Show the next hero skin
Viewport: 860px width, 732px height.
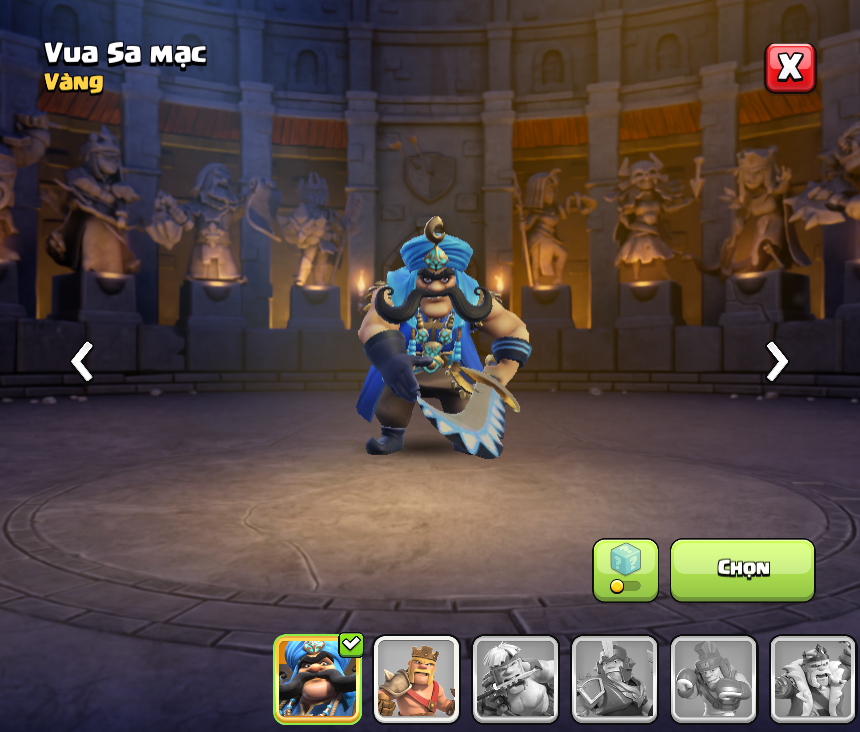pos(776,361)
